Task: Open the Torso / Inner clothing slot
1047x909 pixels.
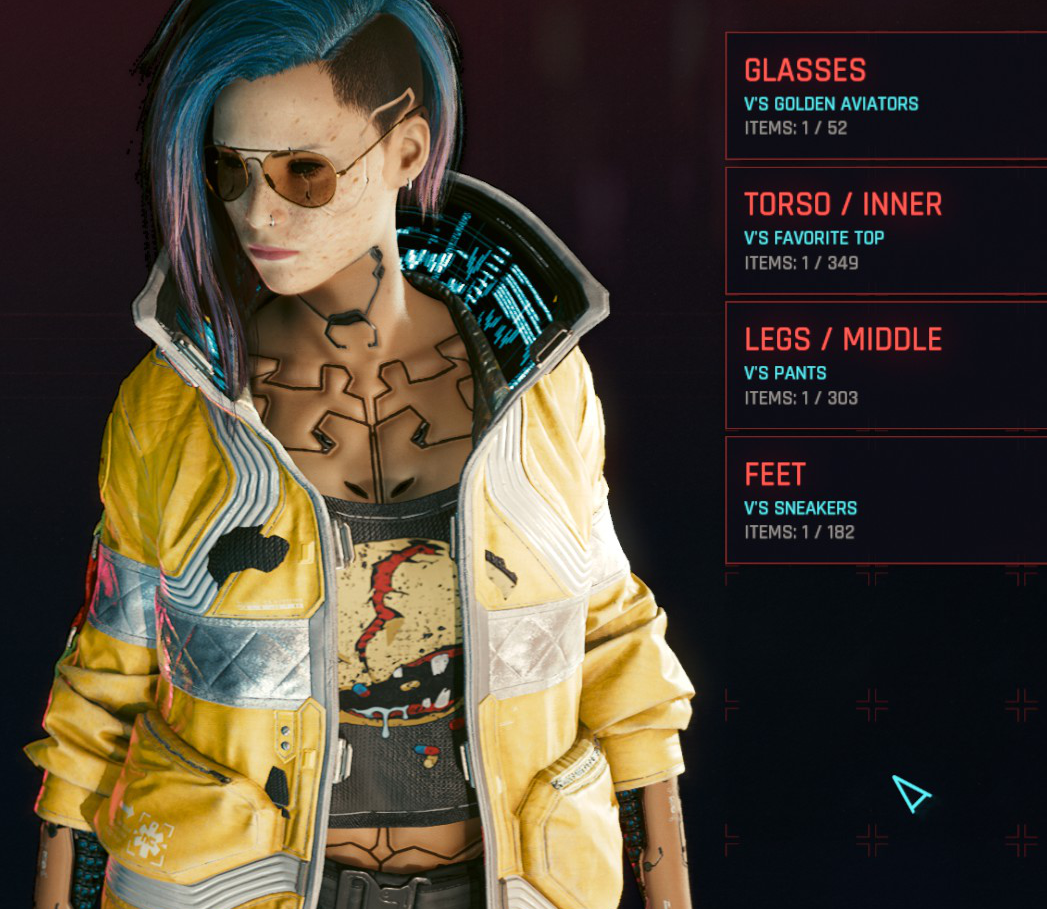Action: (x=885, y=231)
